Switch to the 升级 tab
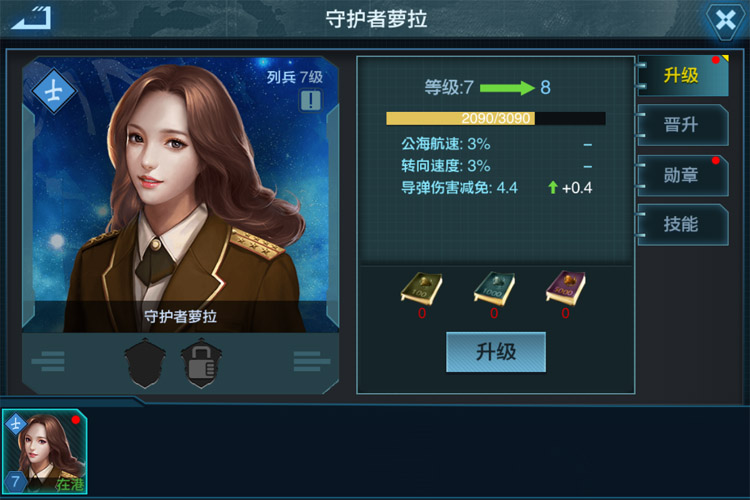 [682, 76]
